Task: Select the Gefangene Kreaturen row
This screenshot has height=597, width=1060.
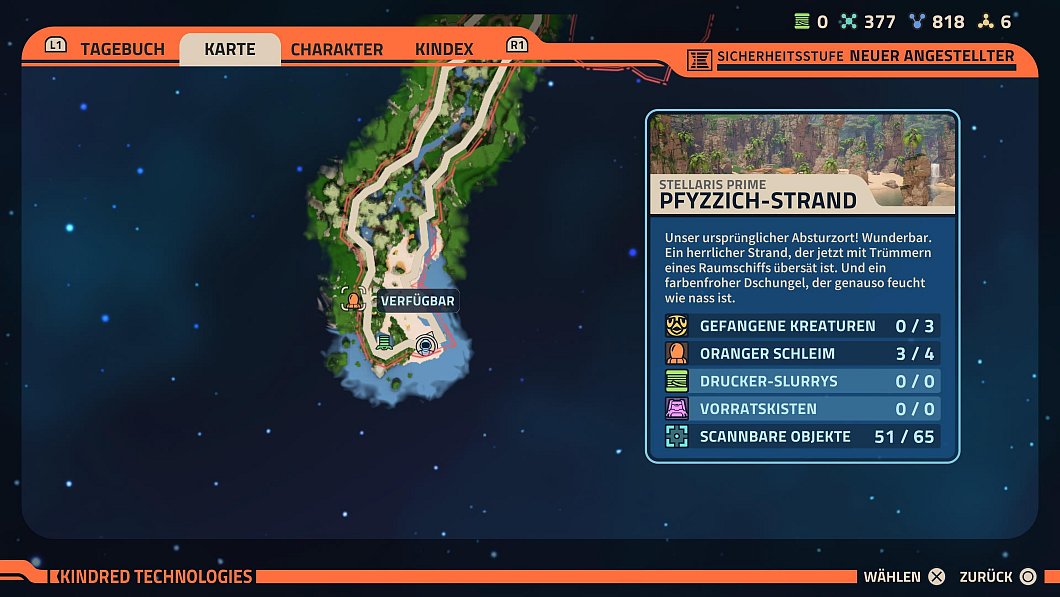Action: click(802, 326)
